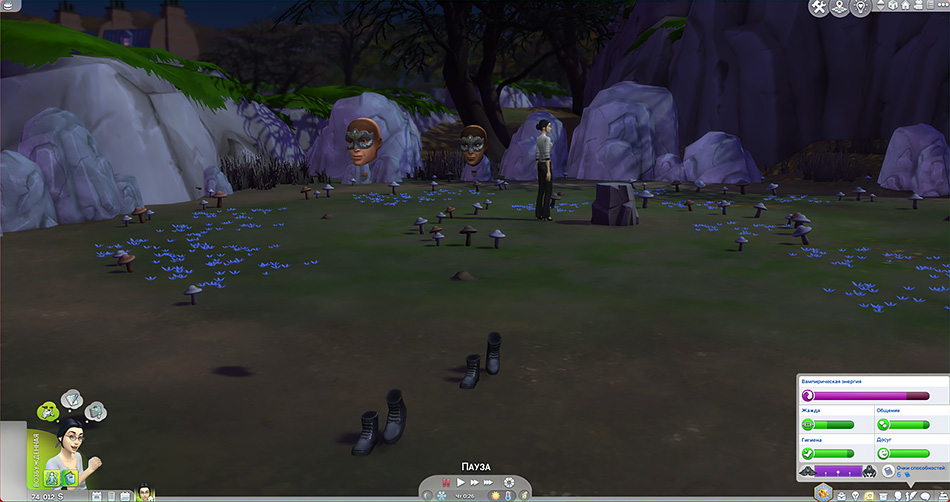Click the green moodlet with meditating figure
Image resolution: width=950 pixels, height=502 pixels.
pyautogui.click(x=52, y=477)
